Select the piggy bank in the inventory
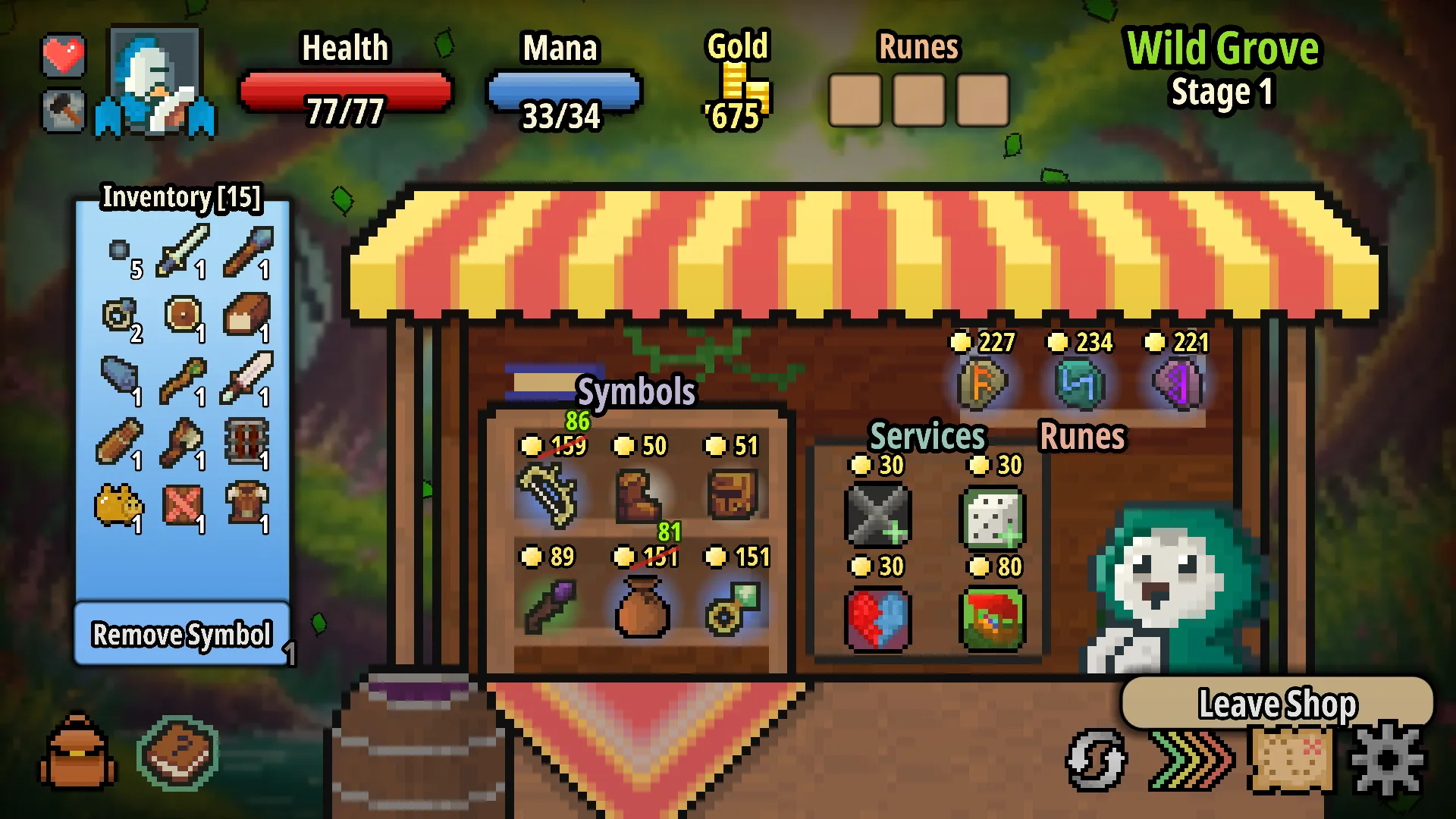 119,502
